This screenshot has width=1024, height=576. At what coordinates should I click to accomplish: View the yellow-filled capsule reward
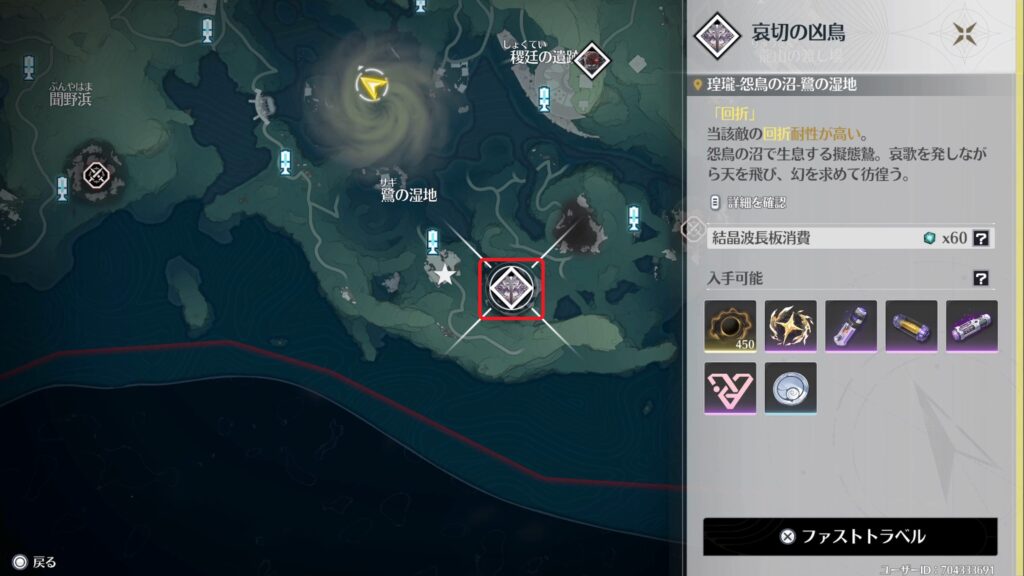click(911, 326)
